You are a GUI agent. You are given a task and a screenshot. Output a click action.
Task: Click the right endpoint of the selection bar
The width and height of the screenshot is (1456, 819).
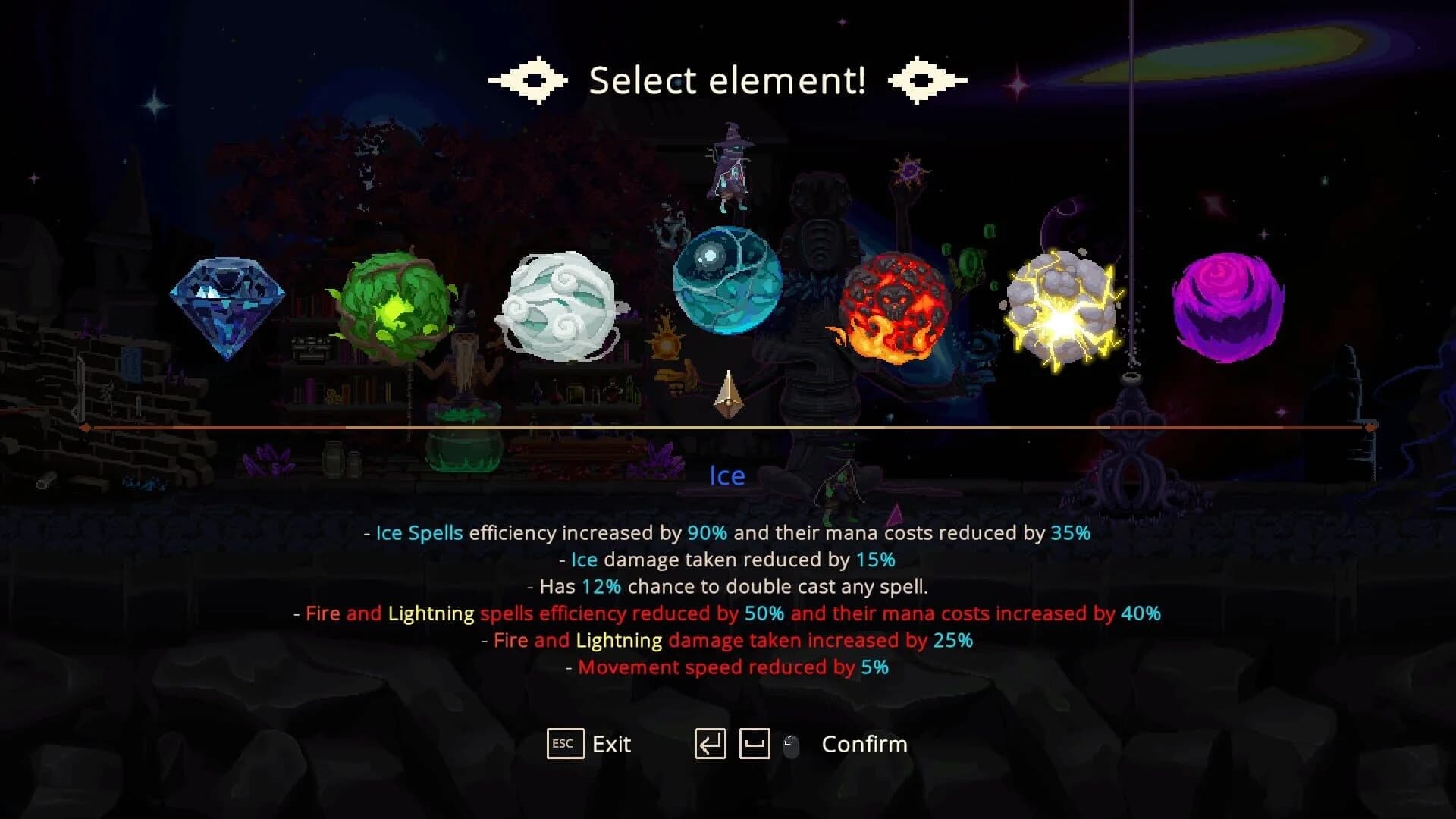pos(1370,427)
